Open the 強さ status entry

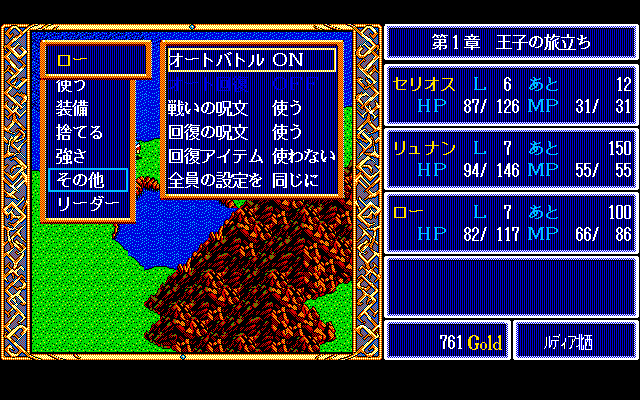click(x=72, y=156)
